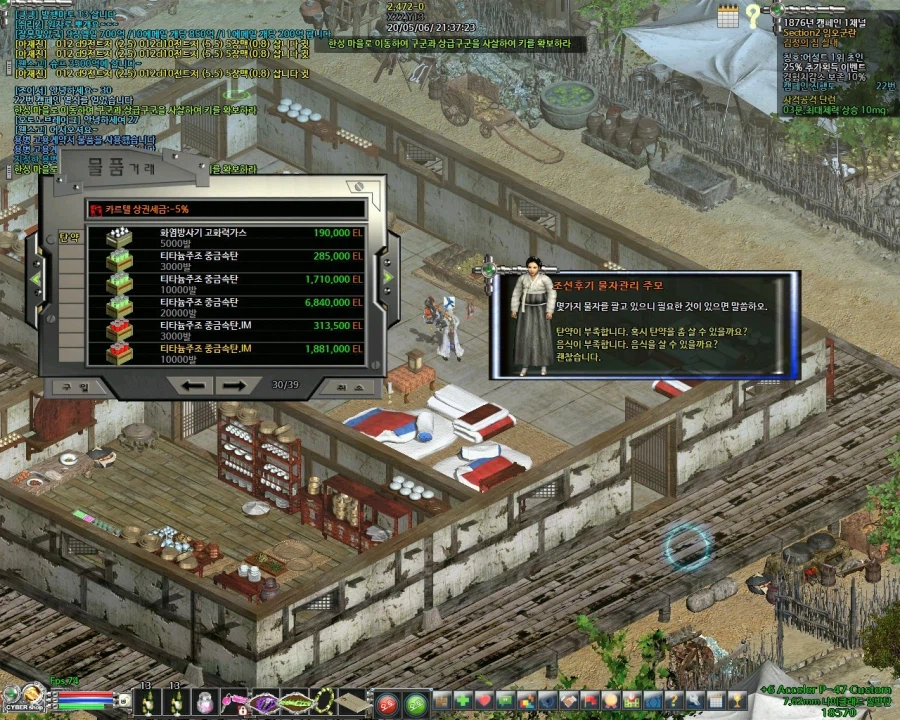
Task: Click the green arrow on shop window's left edge
Action: [37, 277]
